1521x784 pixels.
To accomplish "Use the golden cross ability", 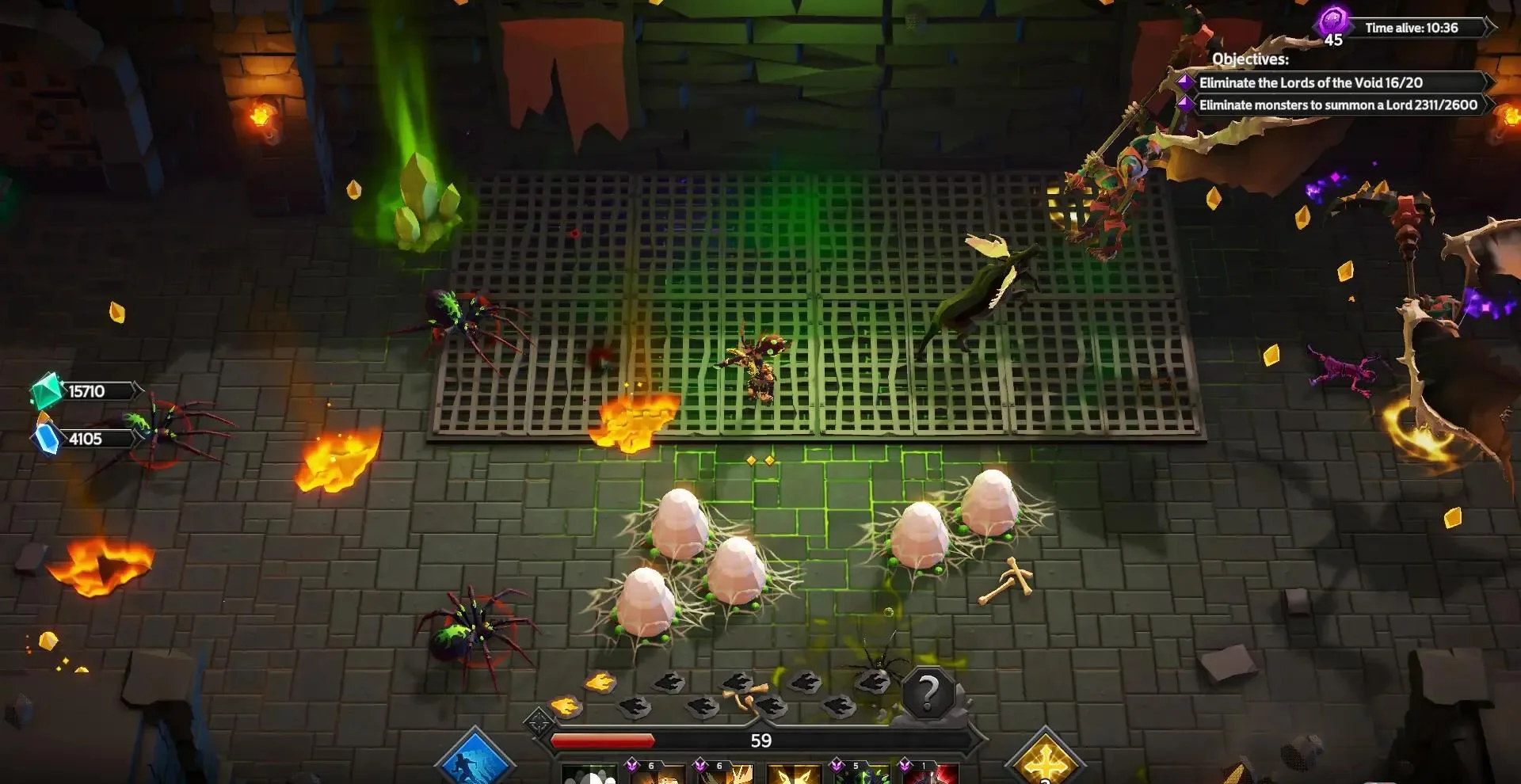I will click(1045, 760).
